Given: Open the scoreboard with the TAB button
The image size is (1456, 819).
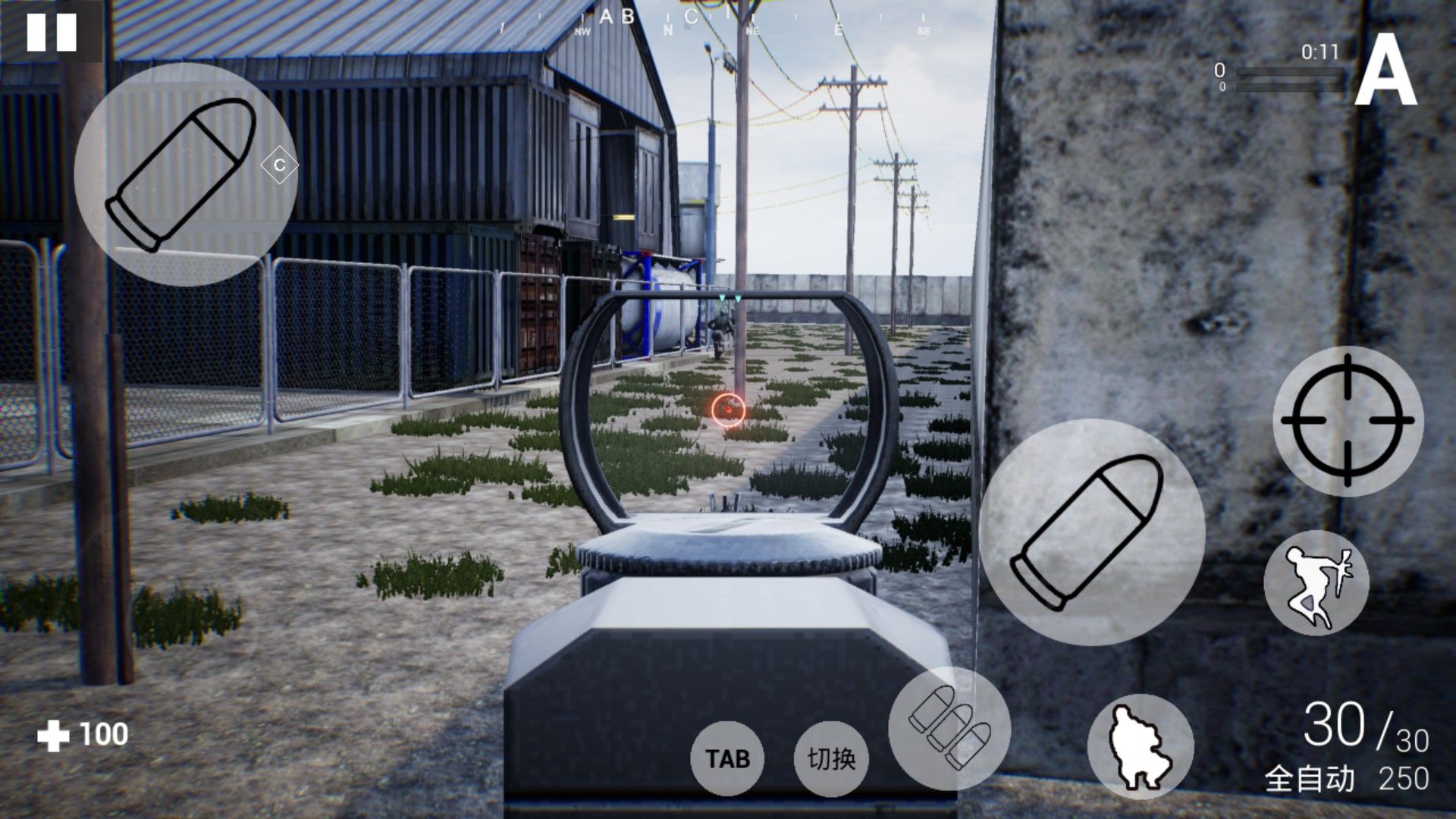Looking at the screenshot, I should click(x=727, y=758).
